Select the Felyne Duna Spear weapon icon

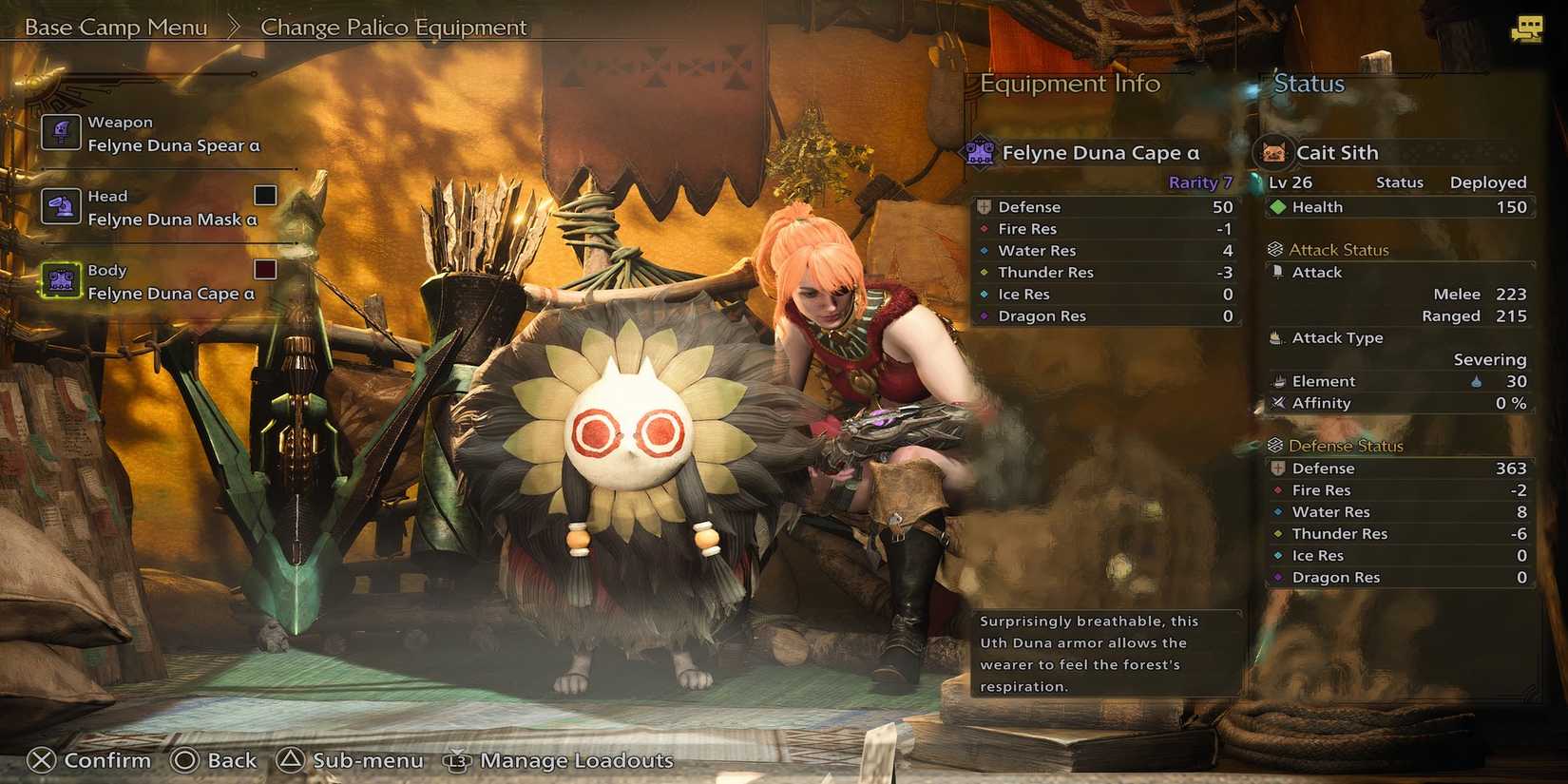coord(60,131)
